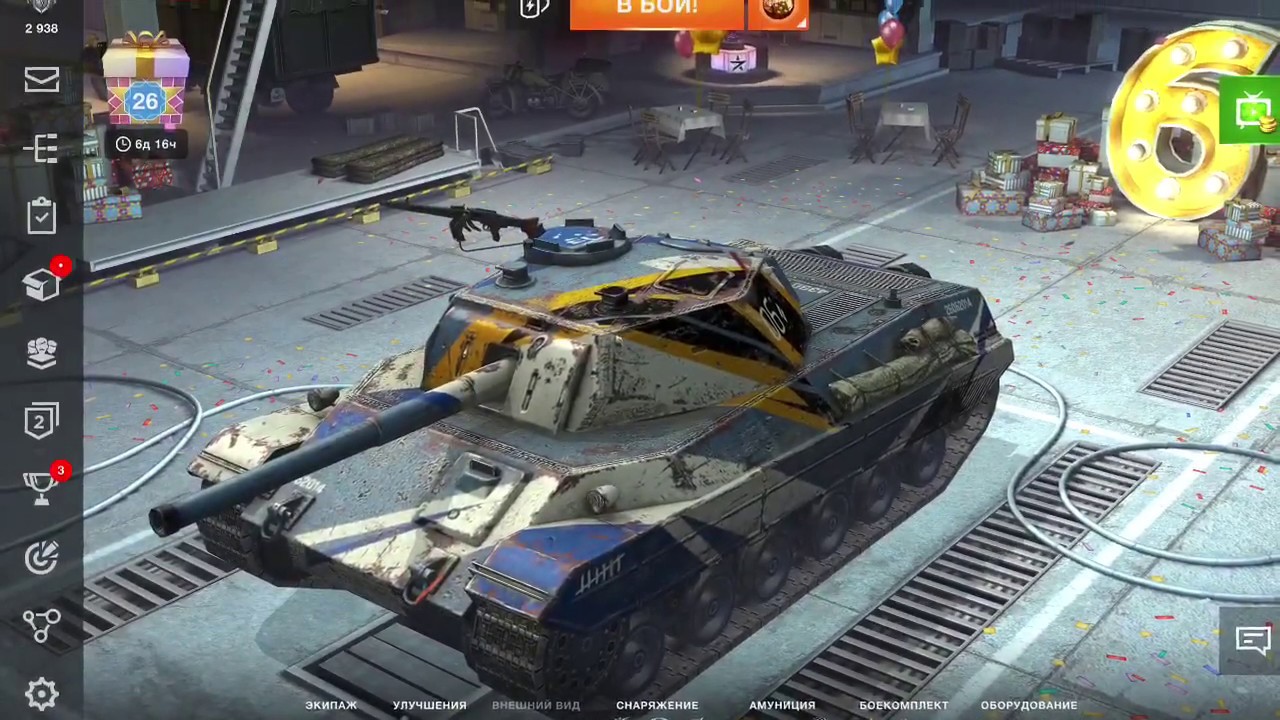Open the missions clipboard icon
The height and width of the screenshot is (720, 1280).
(x=41, y=216)
